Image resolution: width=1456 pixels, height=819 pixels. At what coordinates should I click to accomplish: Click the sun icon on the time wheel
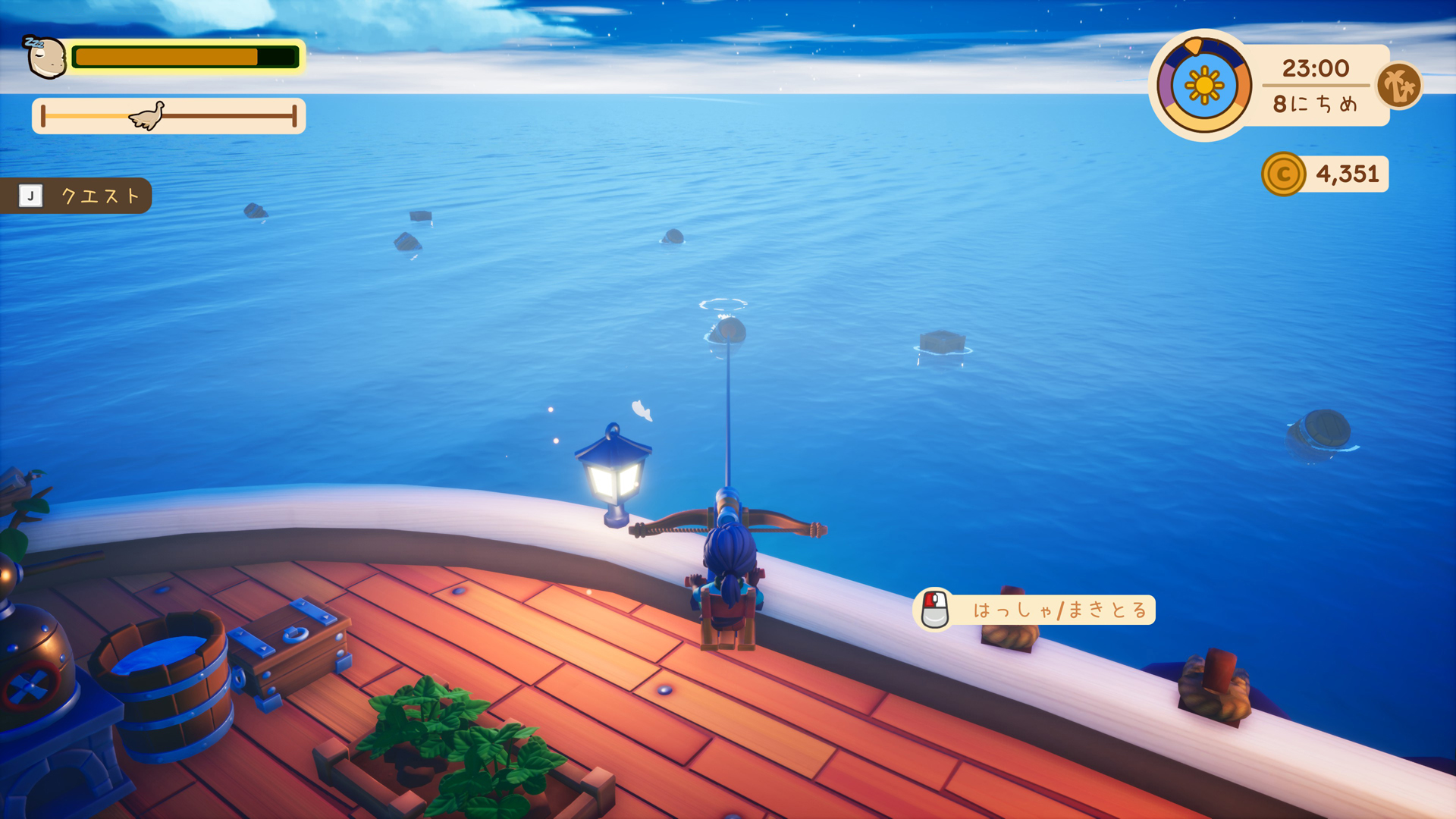tap(1204, 86)
